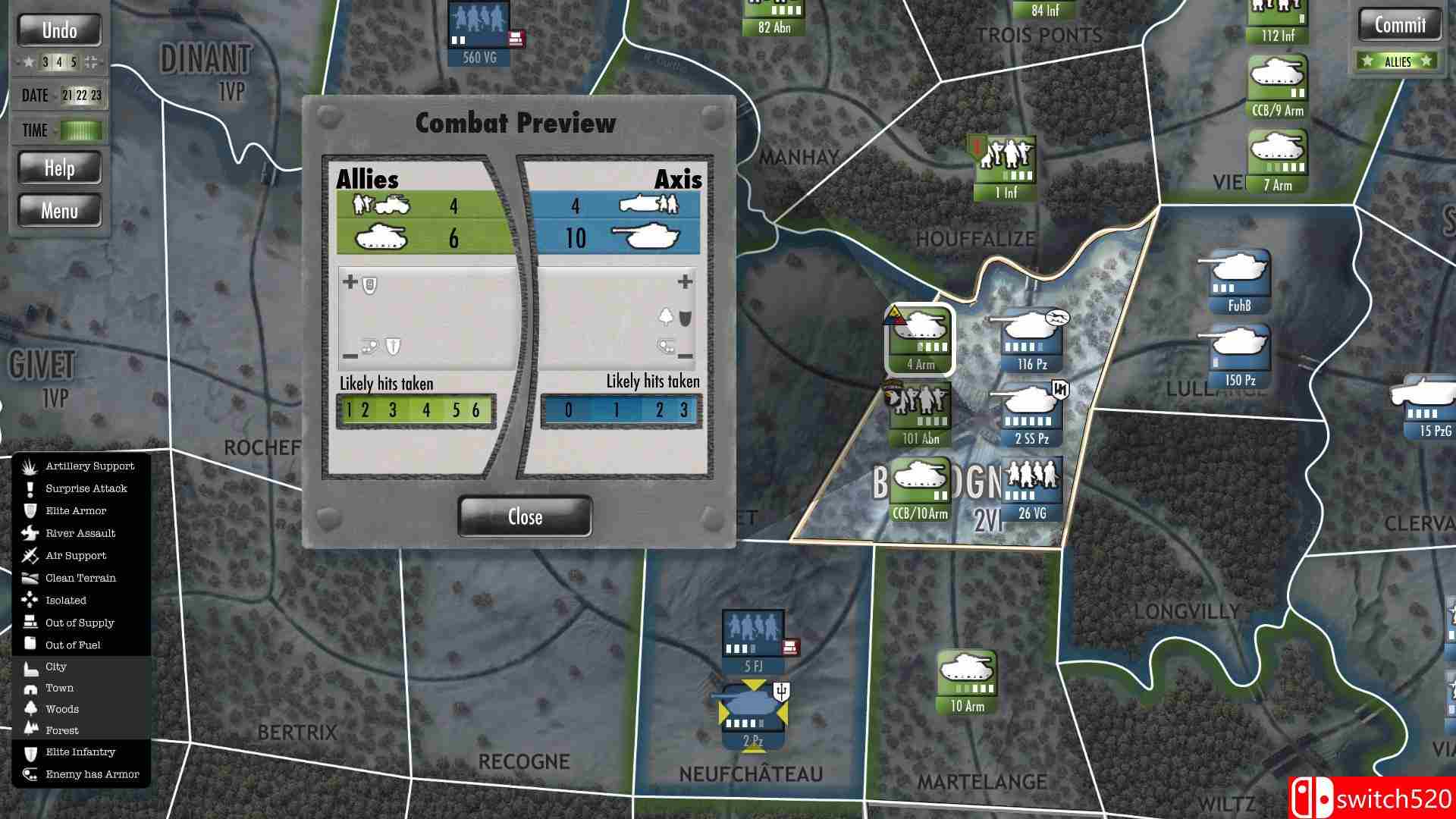The height and width of the screenshot is (819, 1456).
Task: Open the Help panel
Action: point(59,168)
